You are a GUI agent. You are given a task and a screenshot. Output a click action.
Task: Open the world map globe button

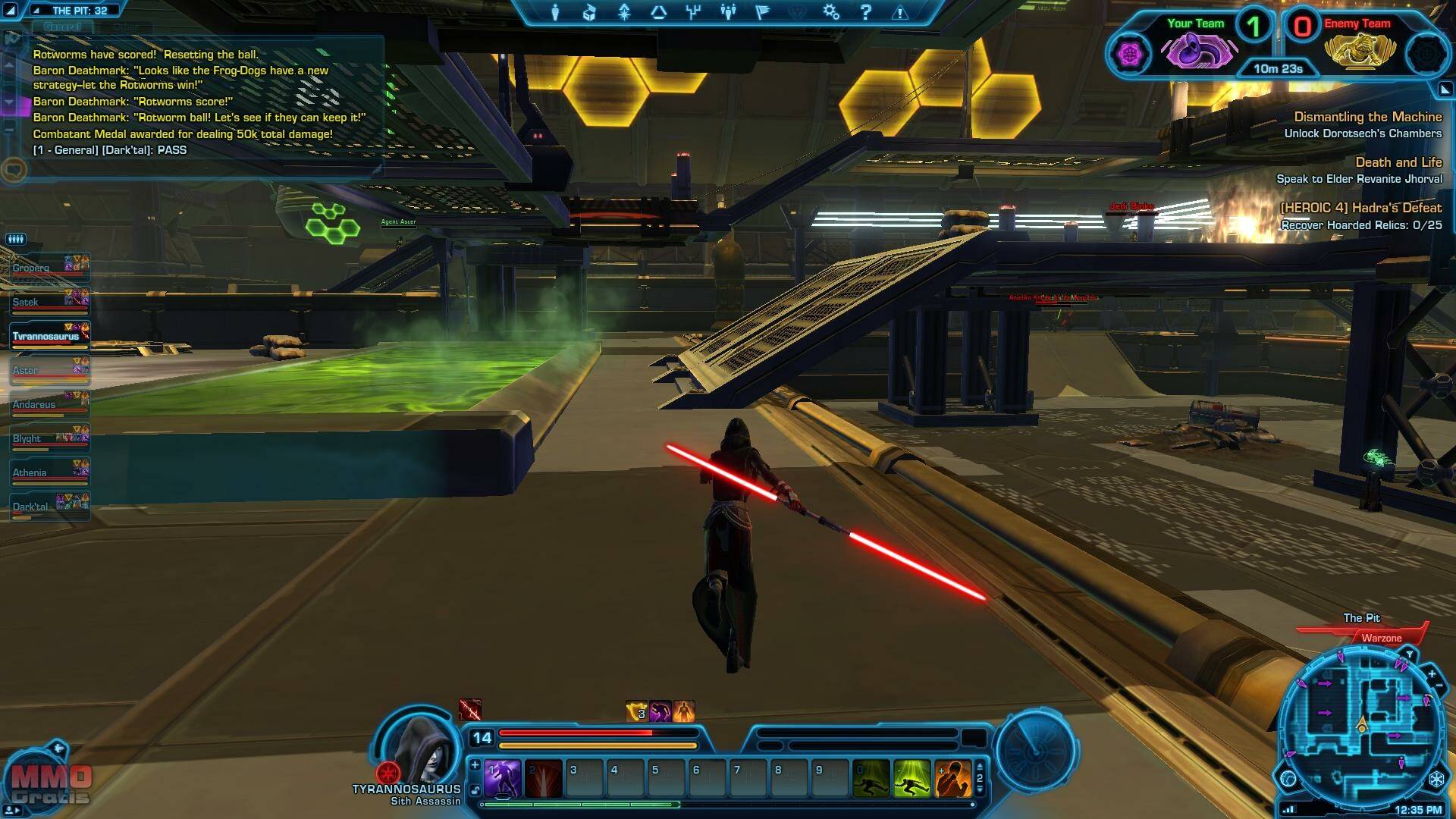pos(1288,779)
